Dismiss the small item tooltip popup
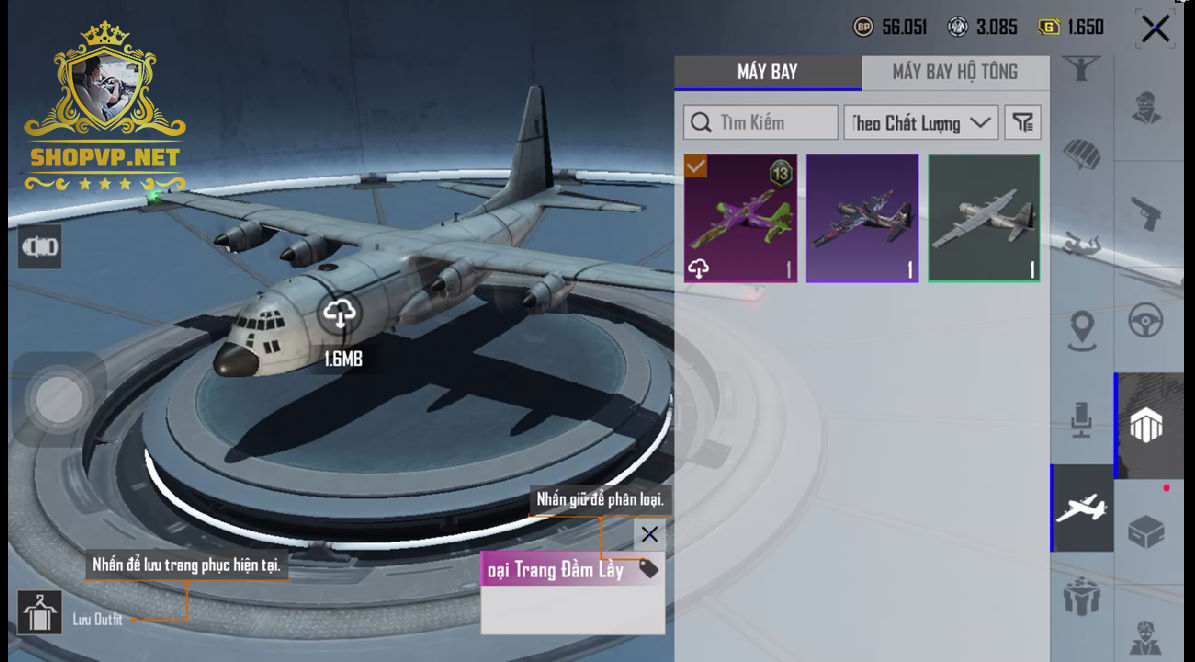 click(x=649, y=534)
